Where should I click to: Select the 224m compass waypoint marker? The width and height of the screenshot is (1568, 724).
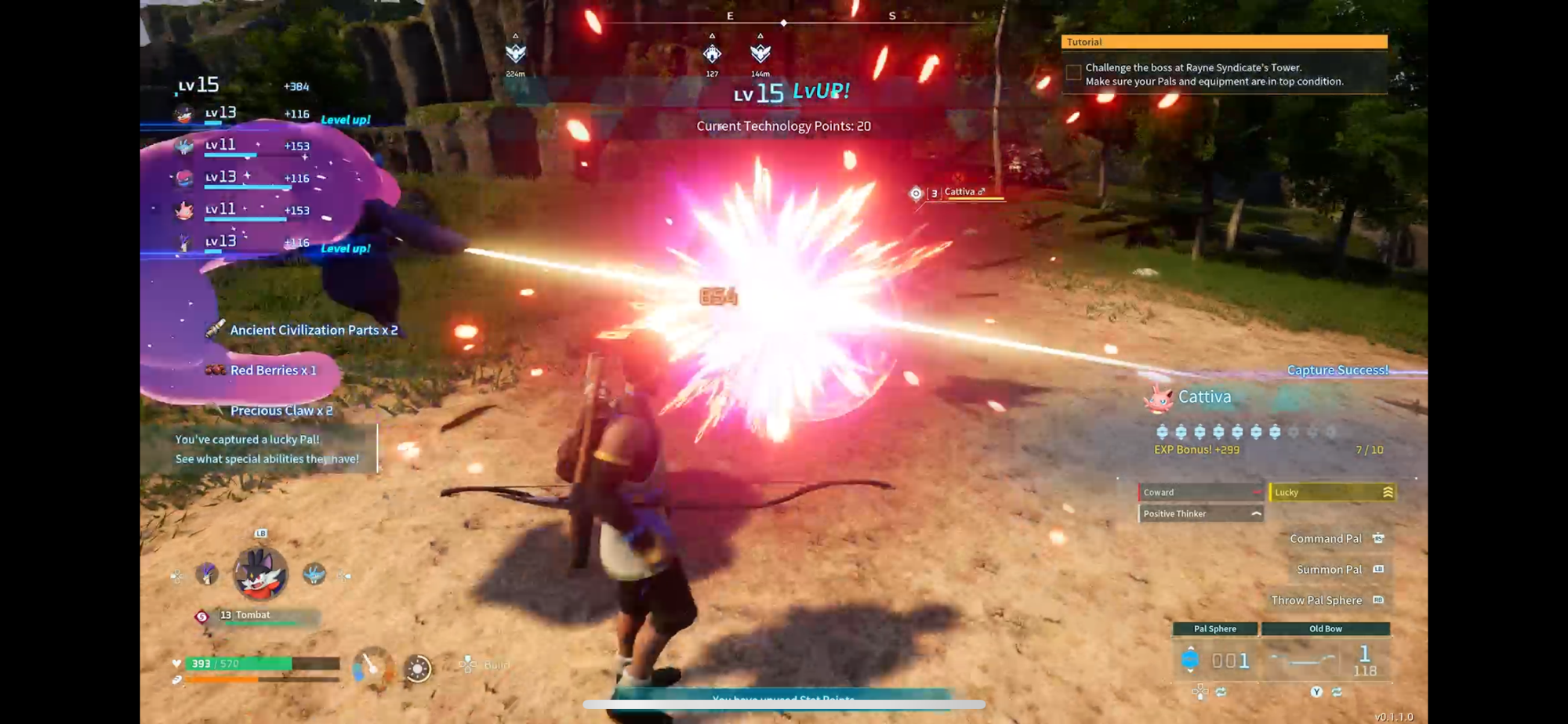point(515,53)
